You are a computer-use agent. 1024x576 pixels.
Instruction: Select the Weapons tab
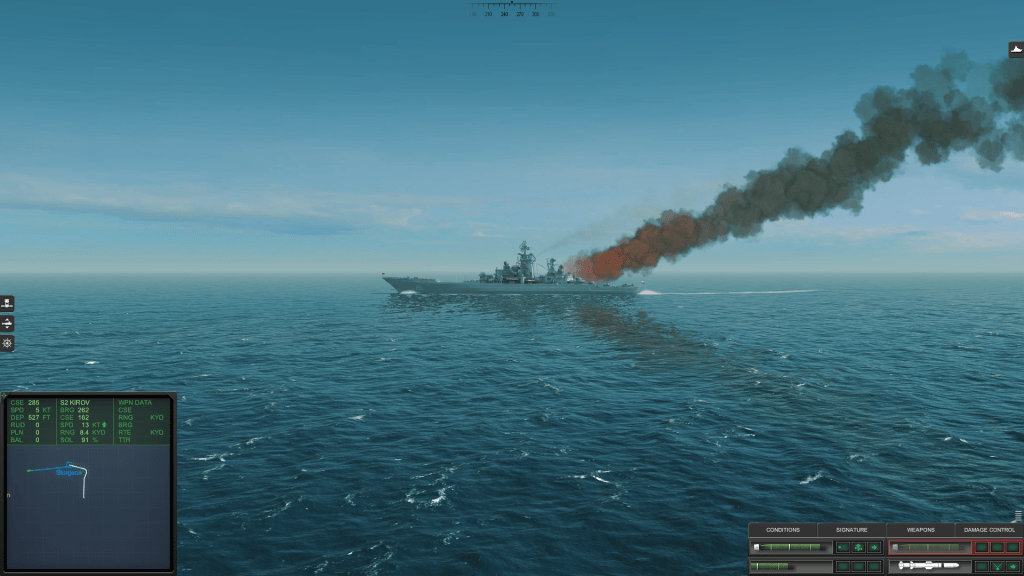(x=920, y=530)
